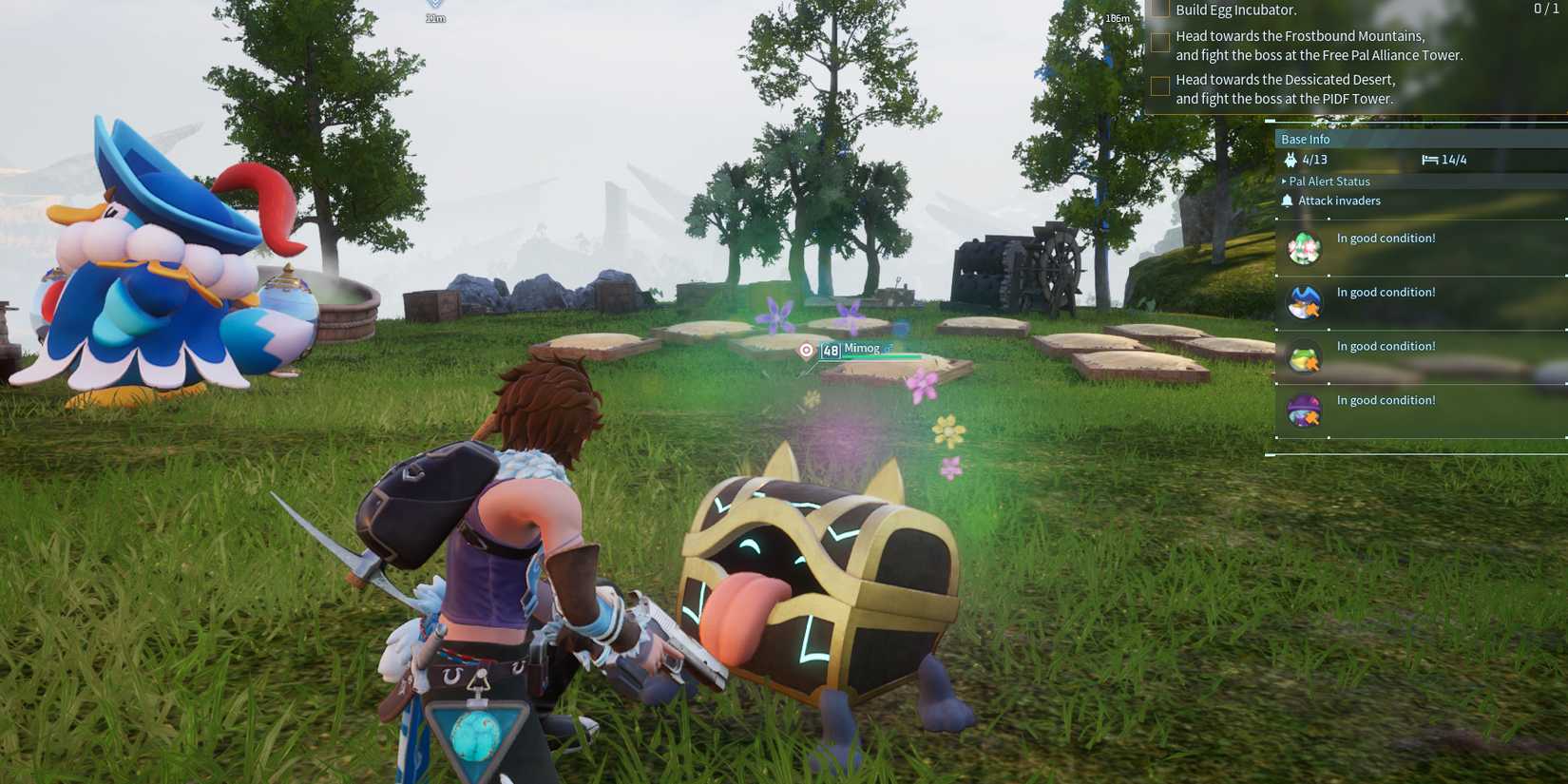
Task: Click the purple-hatted Pal portrait icon
Action: pos(1303,411)
